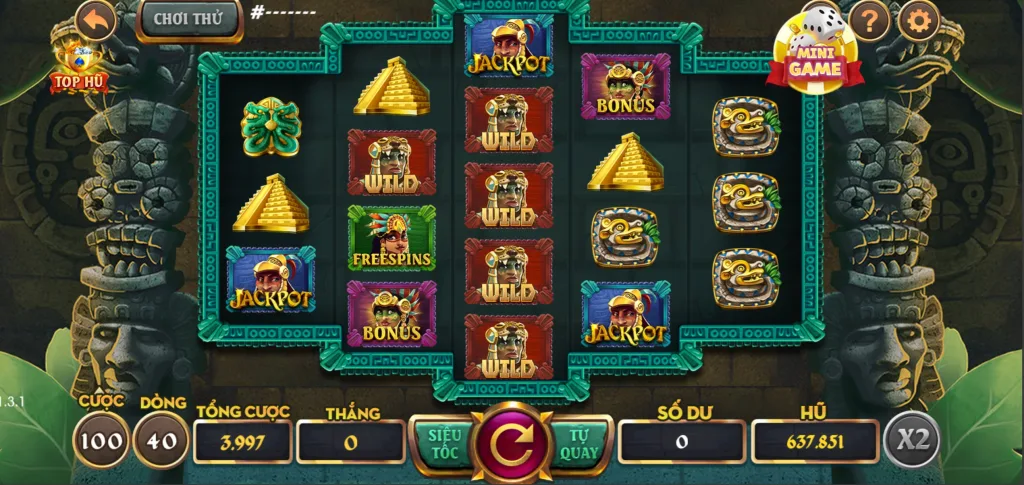The width and height of the screenshot is (1024, 485).
Task: Launch the Mini Game dice icon
Action: [x=814, y=50]
